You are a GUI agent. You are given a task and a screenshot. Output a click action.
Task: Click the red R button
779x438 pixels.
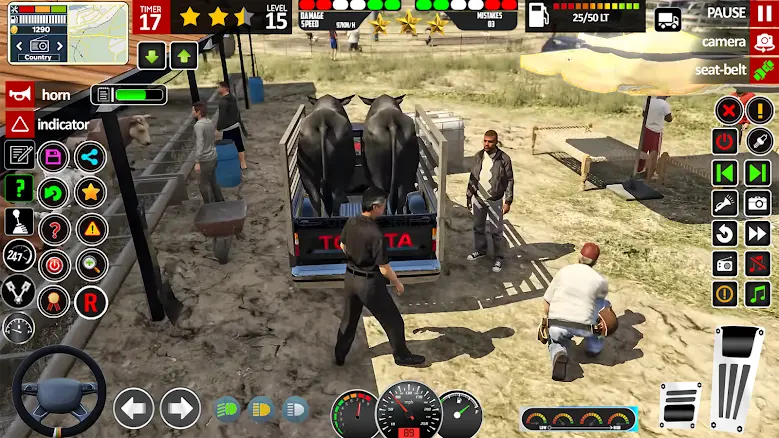[91, 300]
